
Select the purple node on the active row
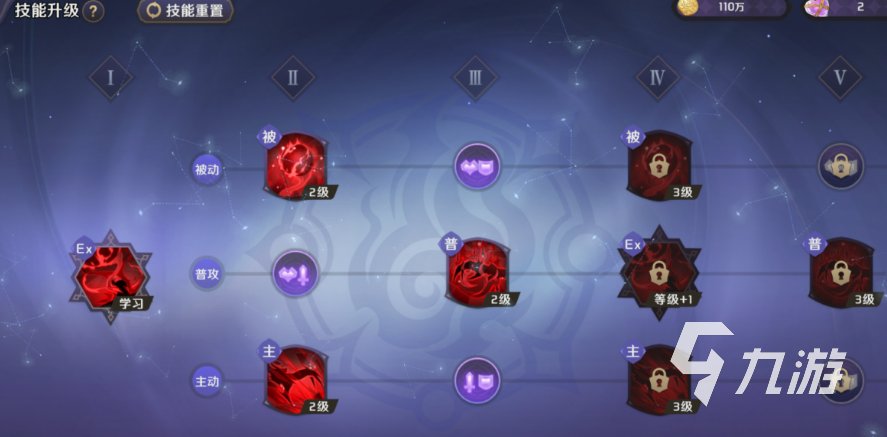478,380
